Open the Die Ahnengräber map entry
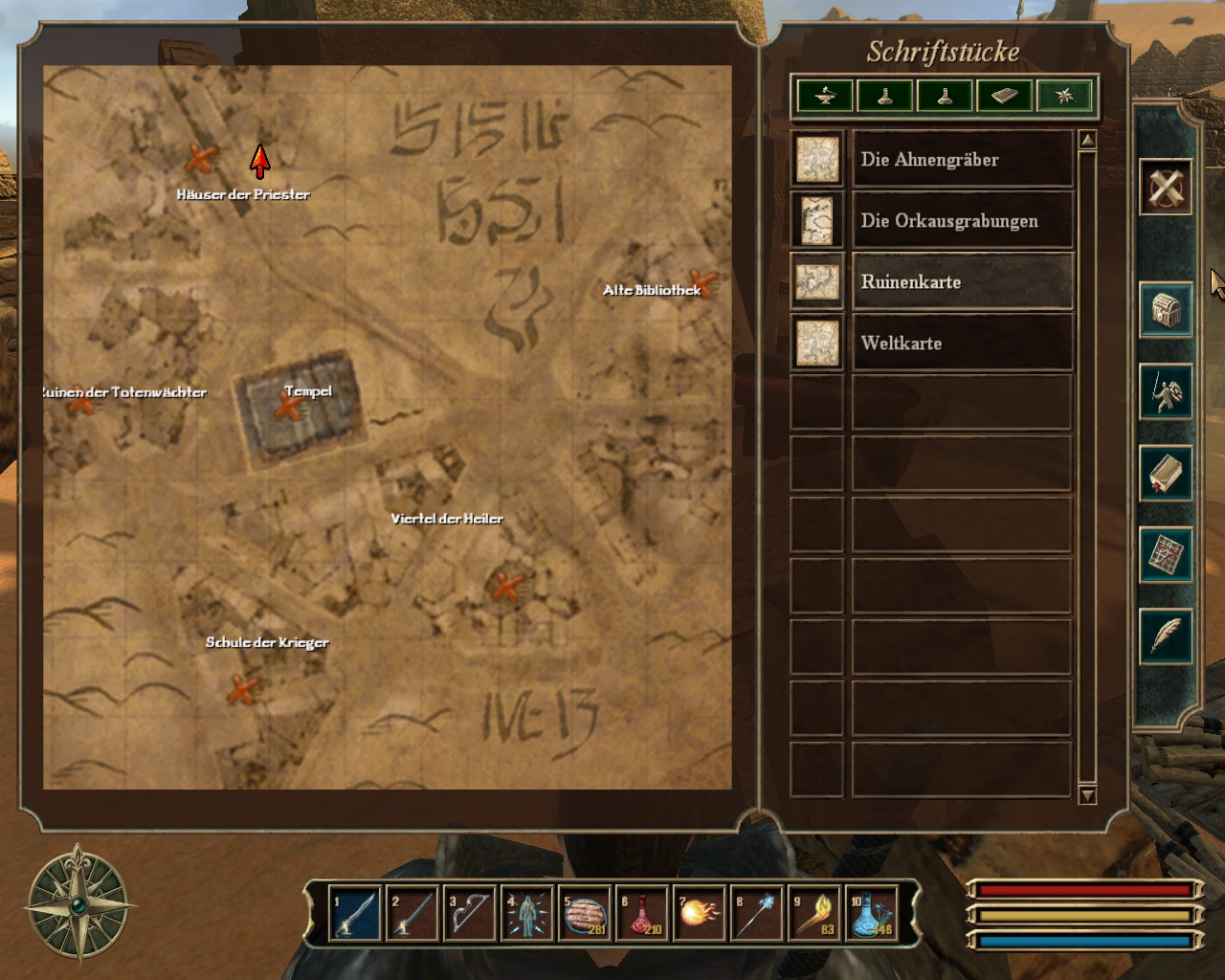The height and width of the screenshot is (980, 1225). pyautogui.click(x=962, y=160)
